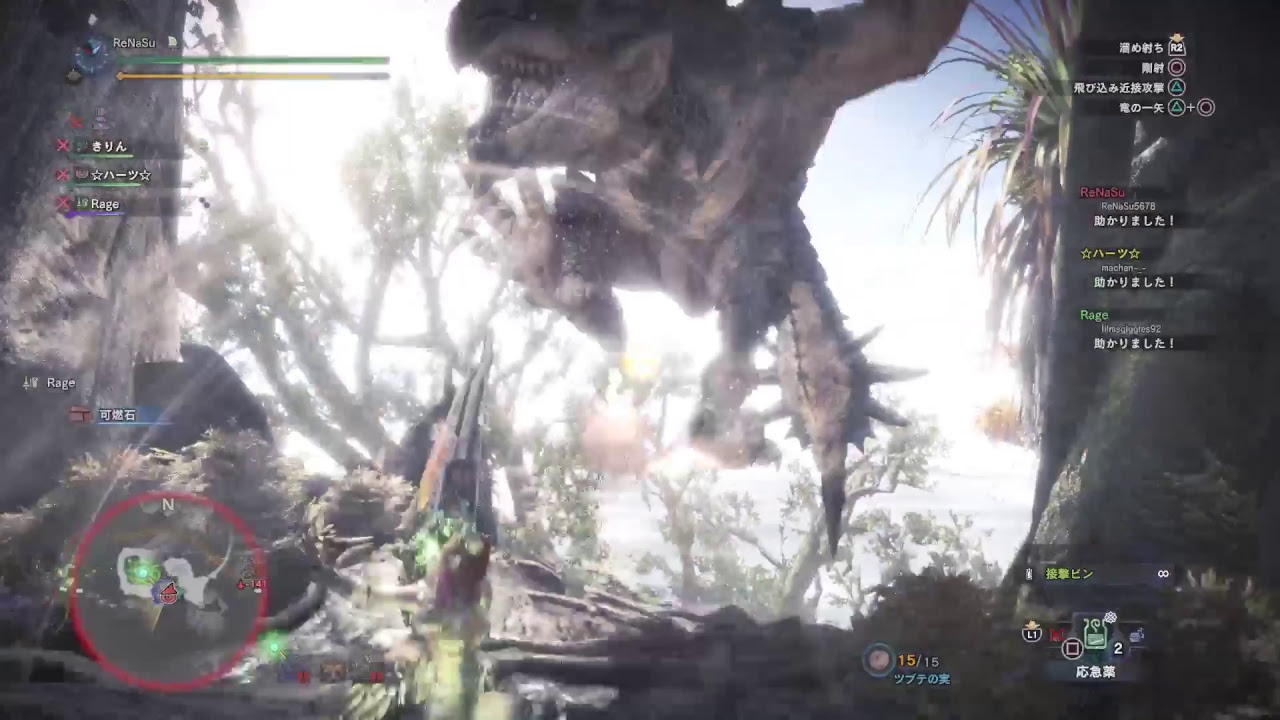Toggle the skull marker beside ☆ハーツ☆
Image resolution: width=1280 pixels, height=720 pixels.
(x=62, y=174)
